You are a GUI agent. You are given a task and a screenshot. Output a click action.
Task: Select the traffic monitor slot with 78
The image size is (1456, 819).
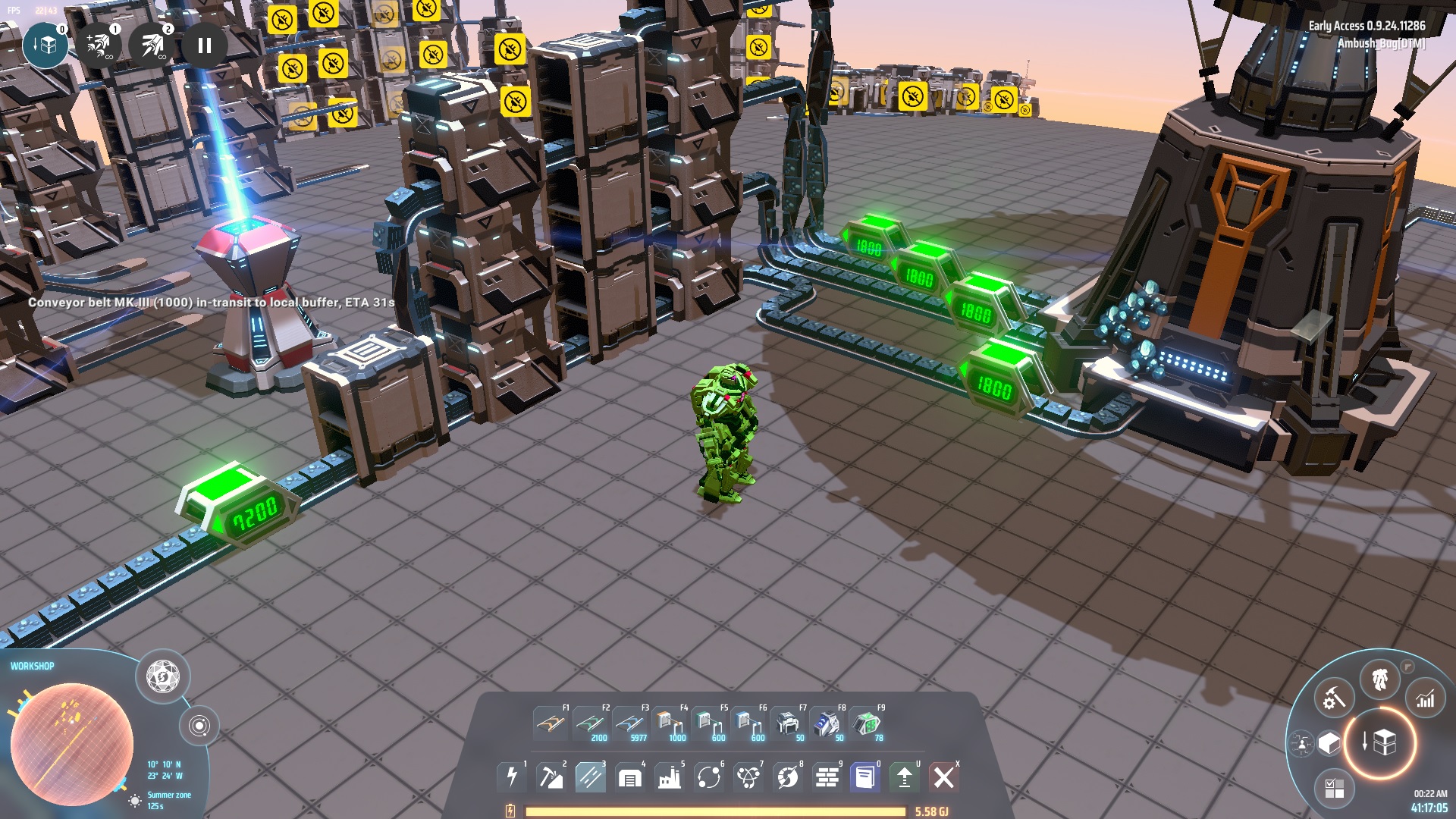[866, 723]
